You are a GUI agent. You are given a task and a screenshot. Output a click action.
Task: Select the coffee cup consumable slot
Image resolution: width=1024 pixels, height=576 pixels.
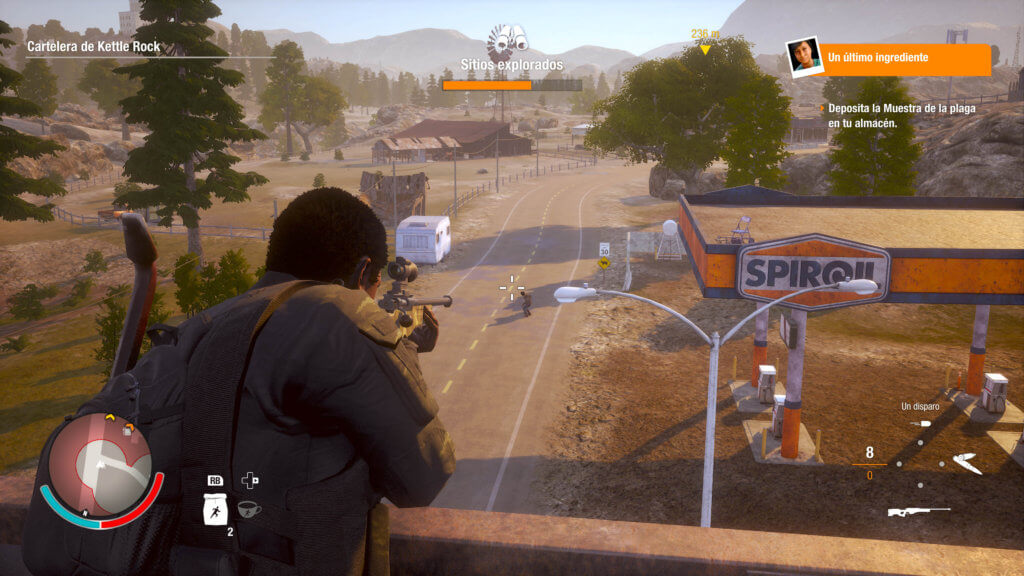(x=249, y=509)
